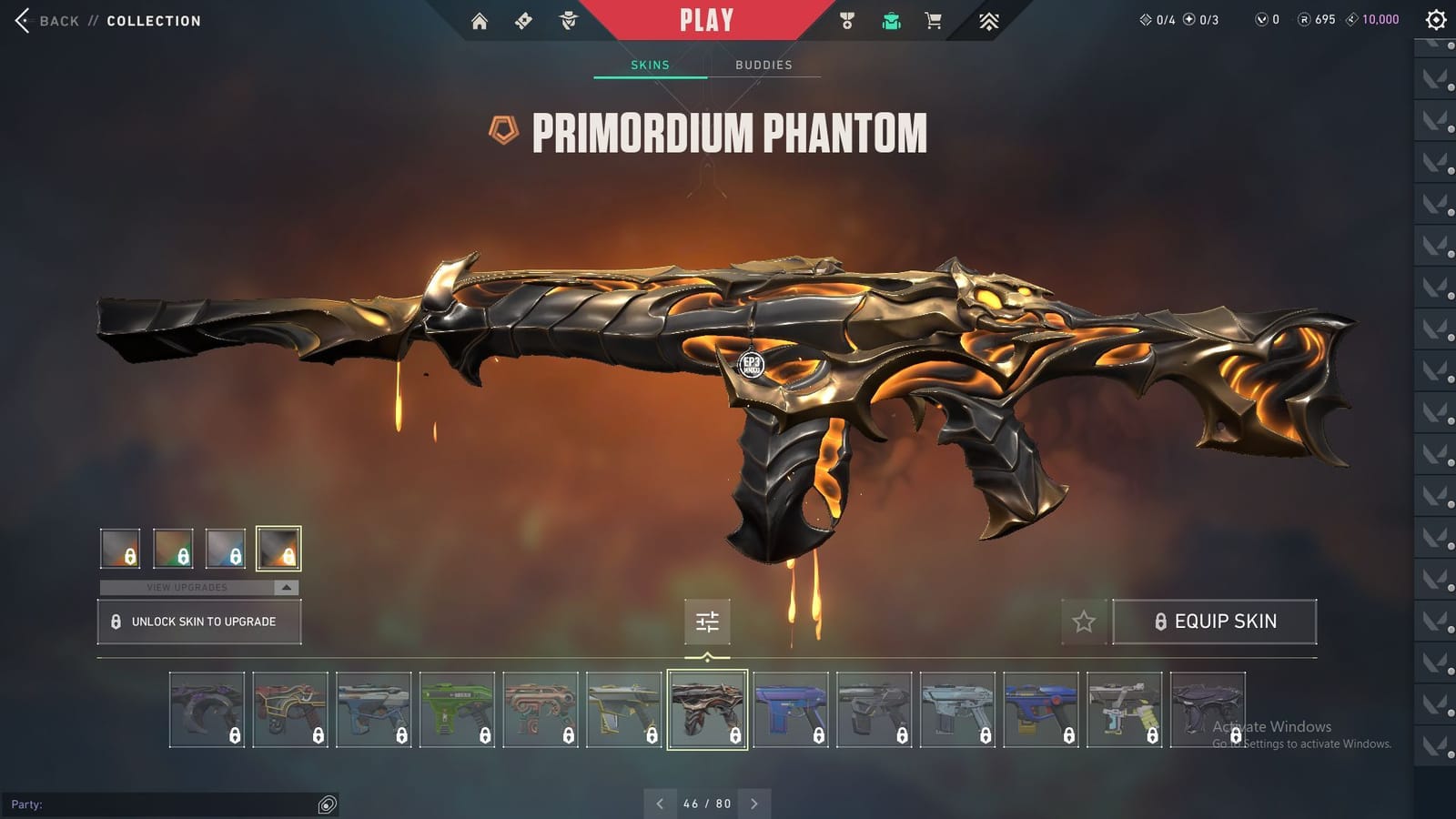Open the Agents screen via the agent icon
The image size is (1456, 819).
point(569,19)
